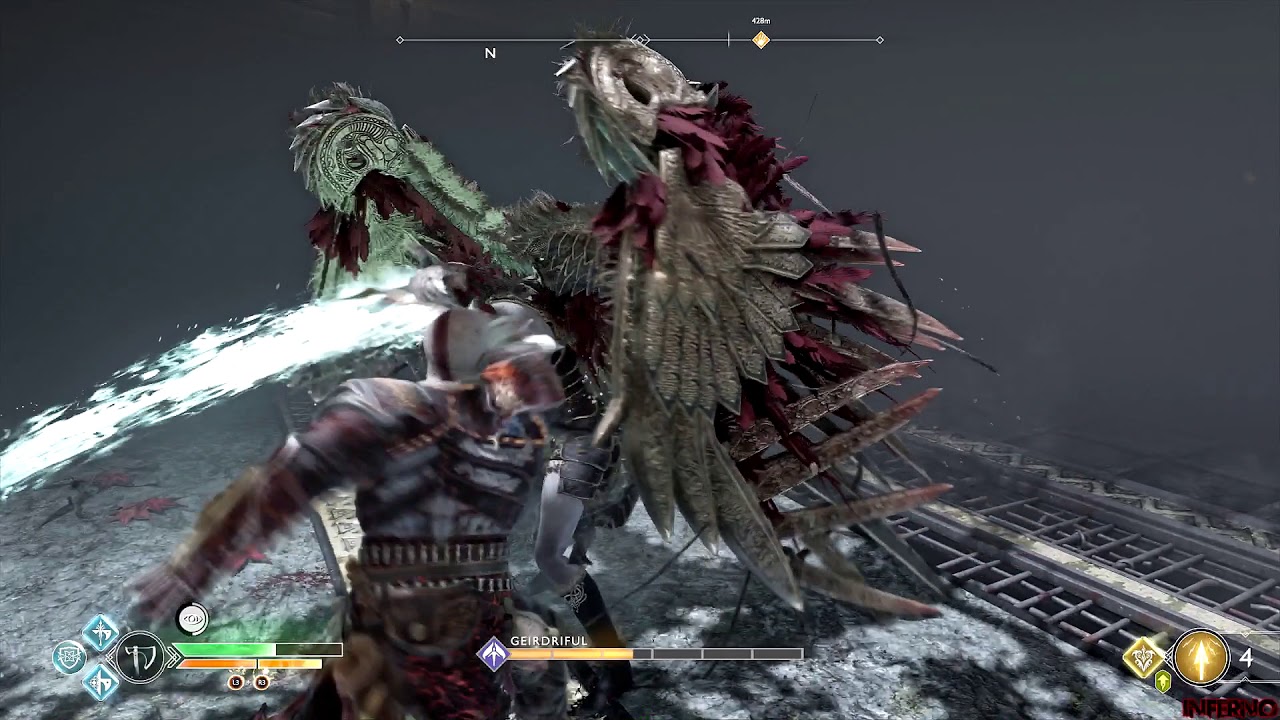Click the green upward-arrow hexagon icon

click(x=1163, y=682)
